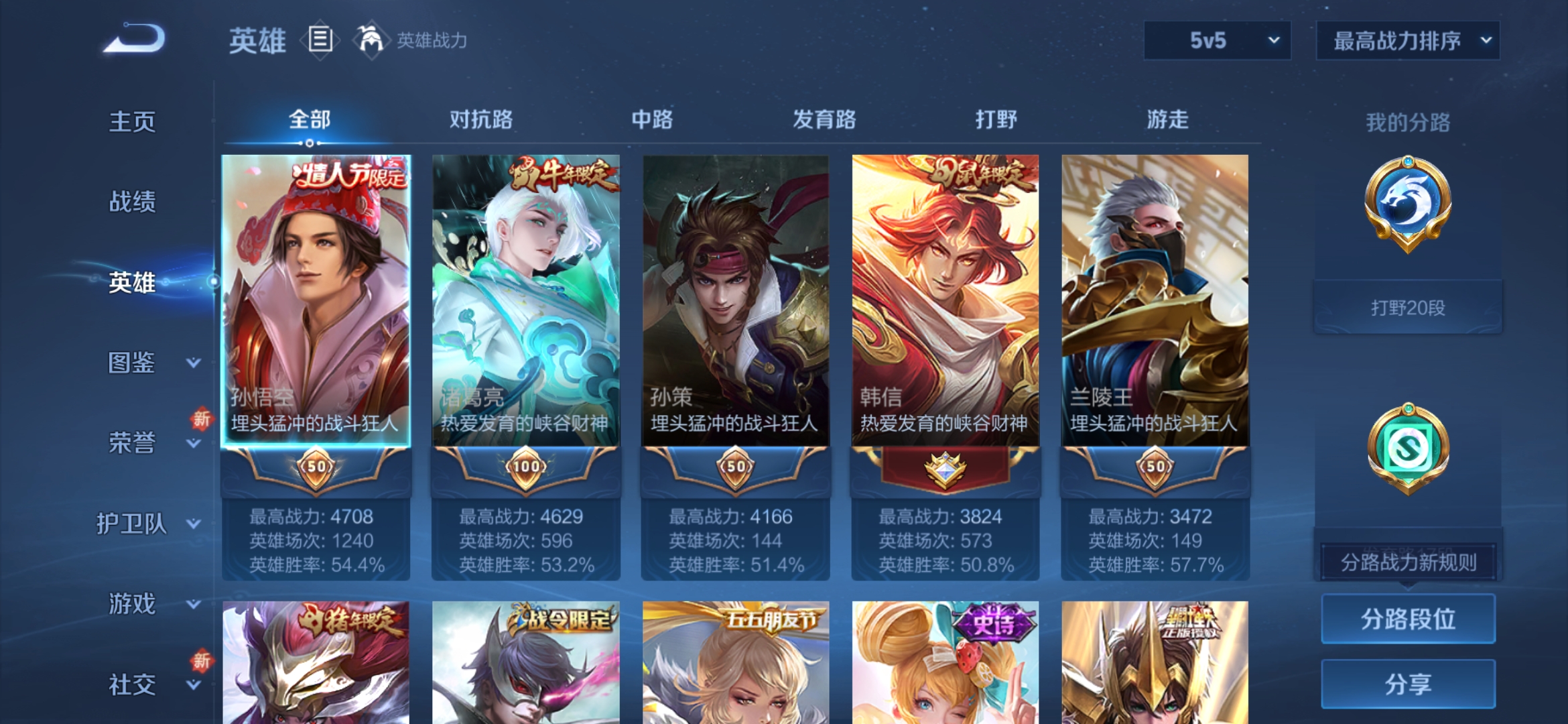Tap the back arrow in the top-left corner
The height and width of the screenshot is (724, 1568).
[131, 39]
